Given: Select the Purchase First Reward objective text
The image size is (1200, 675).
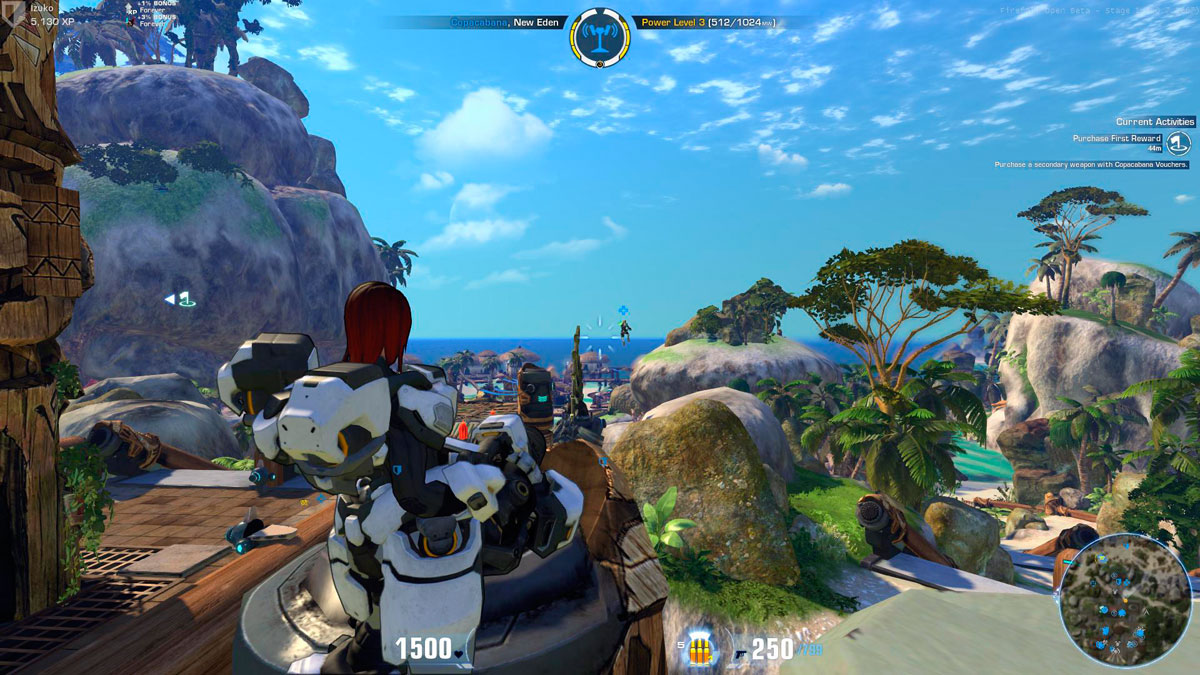Looking at the screenshot, I should click(x=1116, y=139).
